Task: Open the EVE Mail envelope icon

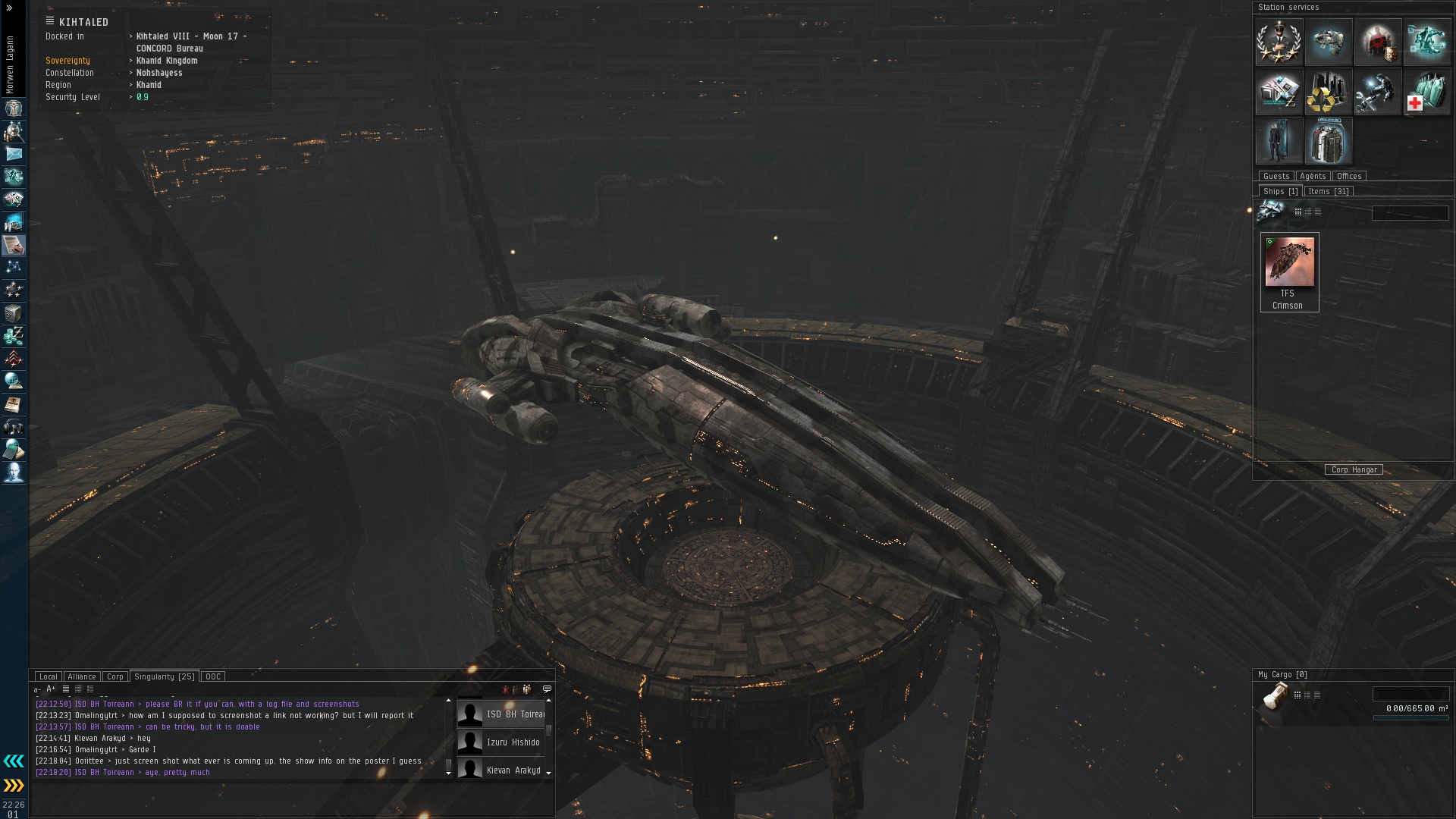Action: (14, 154)
